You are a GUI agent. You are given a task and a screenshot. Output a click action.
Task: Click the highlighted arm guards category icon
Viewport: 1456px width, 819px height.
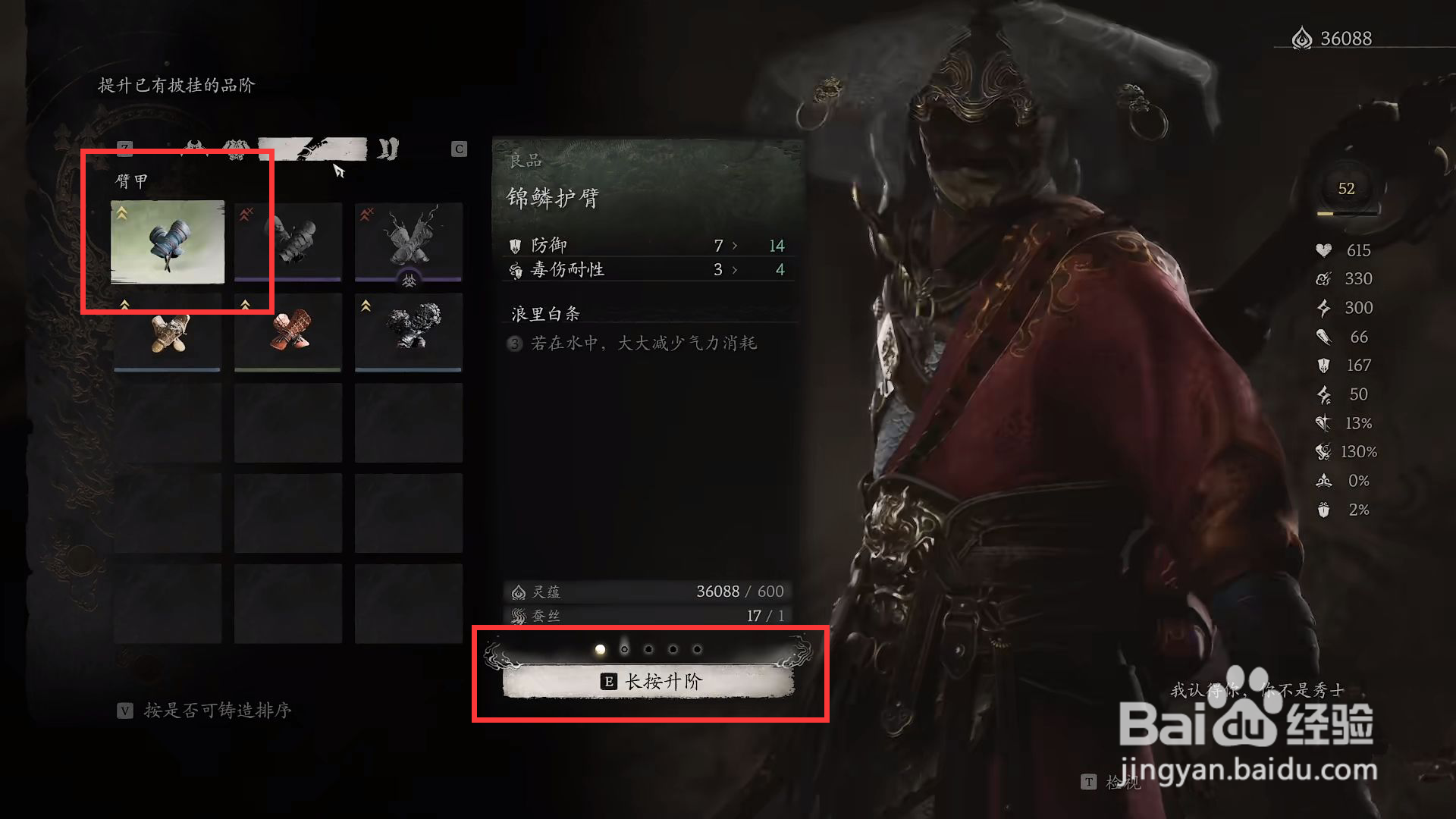coord(313,149)
